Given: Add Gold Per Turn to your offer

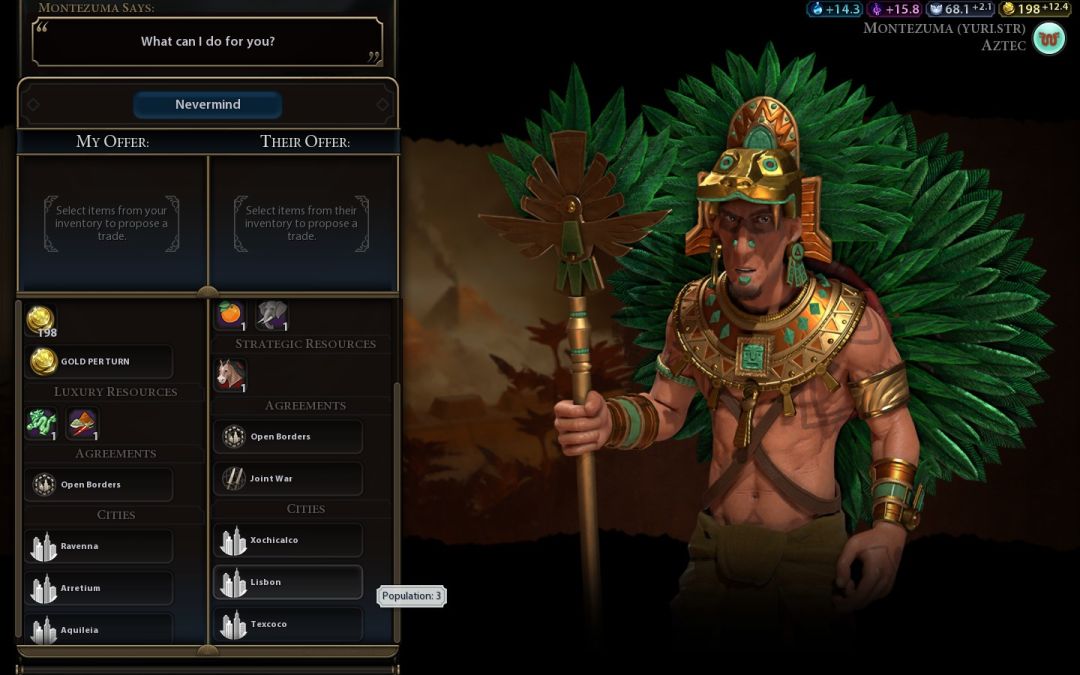Looking at the screenshot, I should (98, 362).
